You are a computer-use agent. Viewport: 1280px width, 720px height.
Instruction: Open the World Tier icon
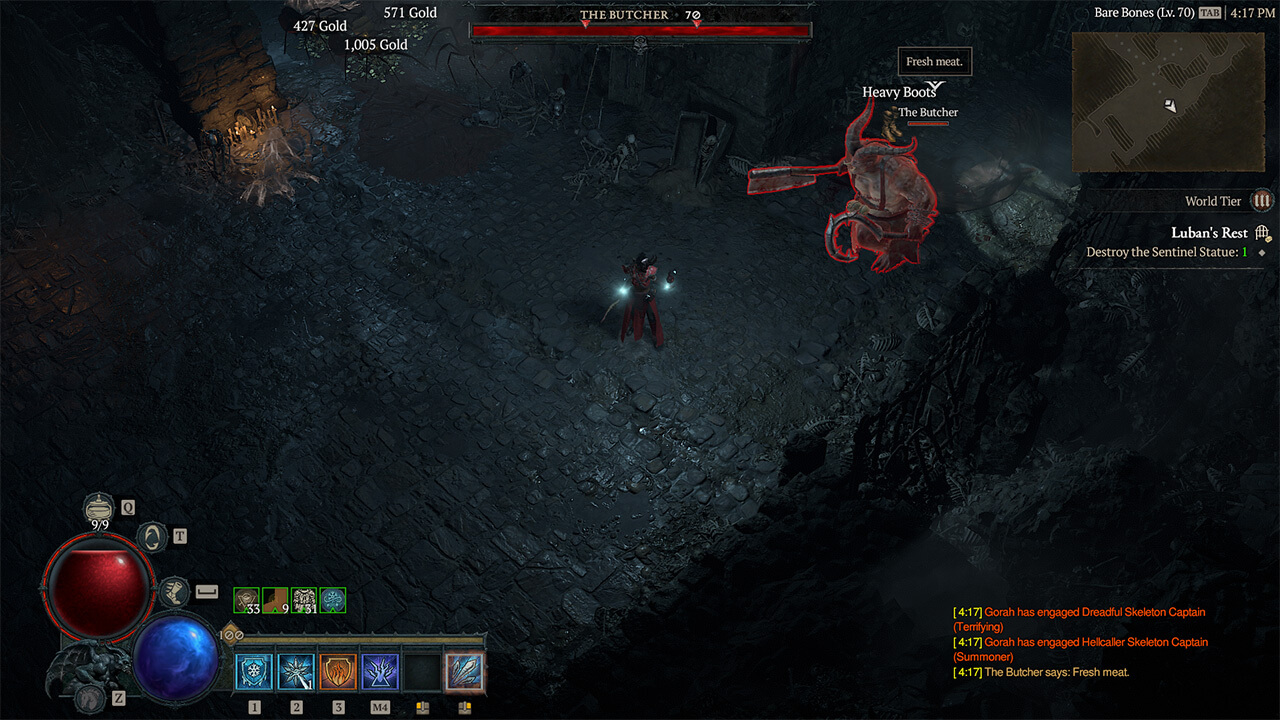point(1263,201)
